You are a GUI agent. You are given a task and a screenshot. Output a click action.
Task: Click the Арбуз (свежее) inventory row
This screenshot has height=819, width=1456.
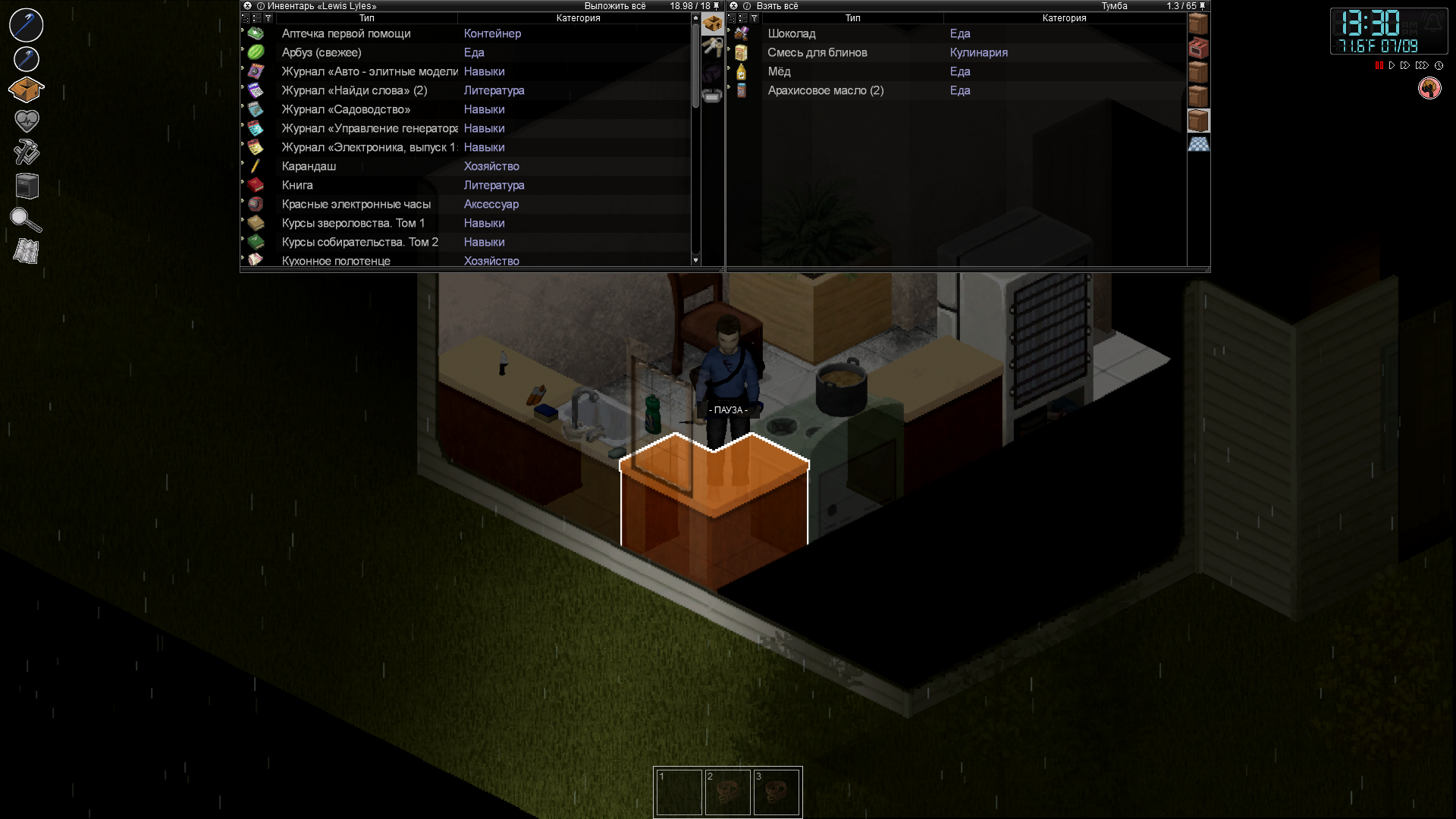(x=321, y=52)
